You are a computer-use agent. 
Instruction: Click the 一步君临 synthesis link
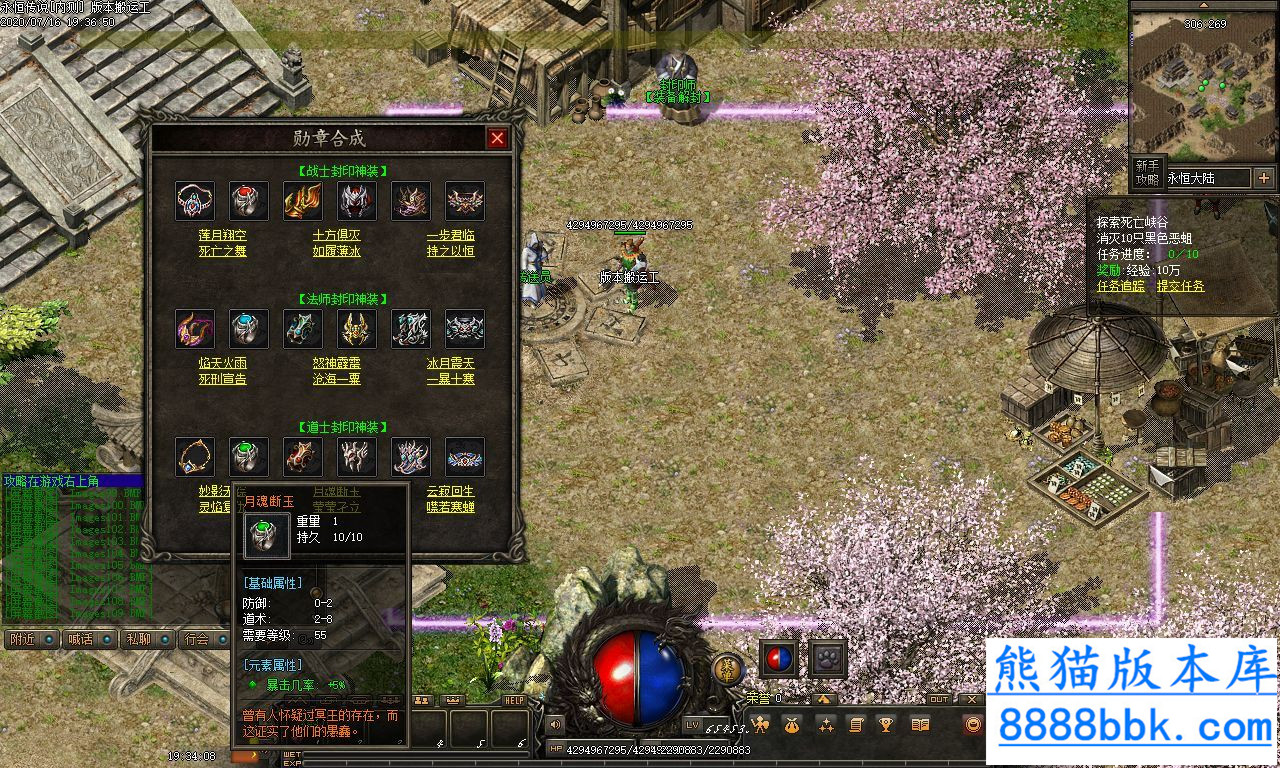pos(450,235)
